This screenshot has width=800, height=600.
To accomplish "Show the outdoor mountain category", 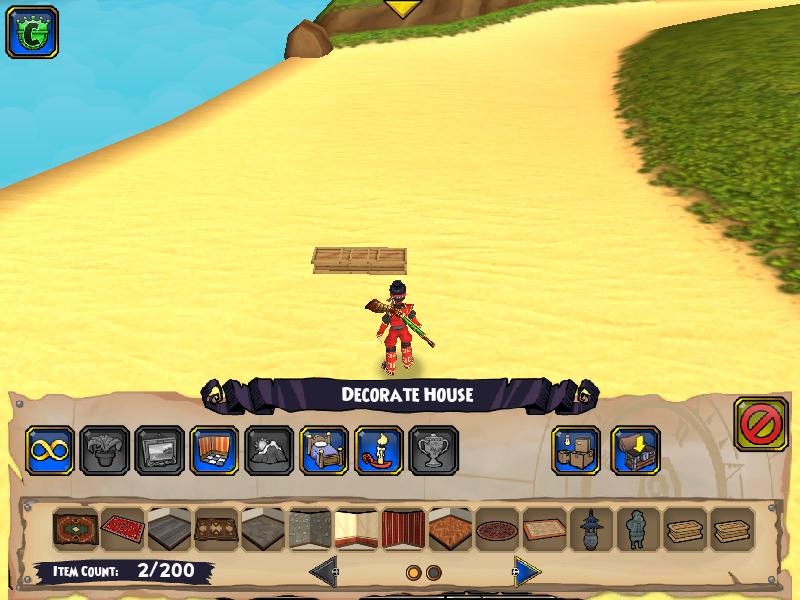I will click(269, 451).
